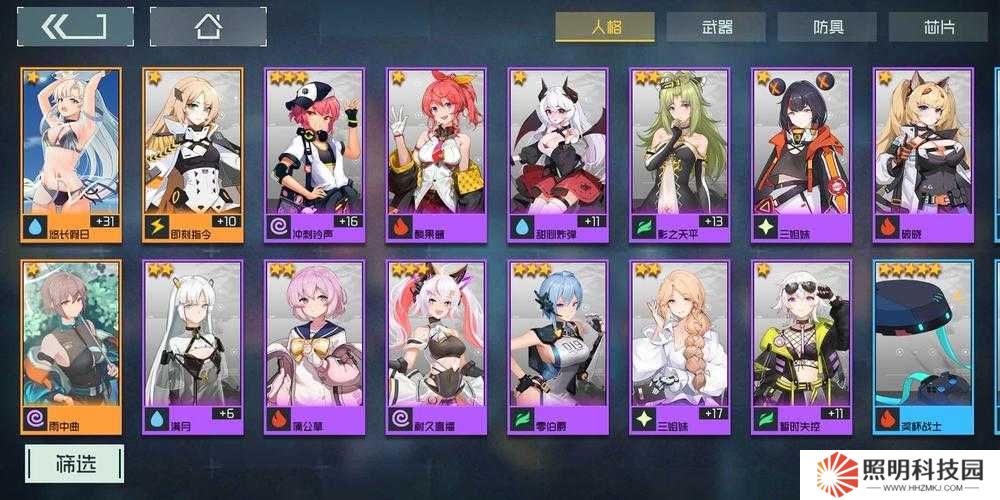The width and height of the screenshot is (1000, 500).
Task: Choose the 即刻指令 blonde character card
Action: [x=193, y=155]
